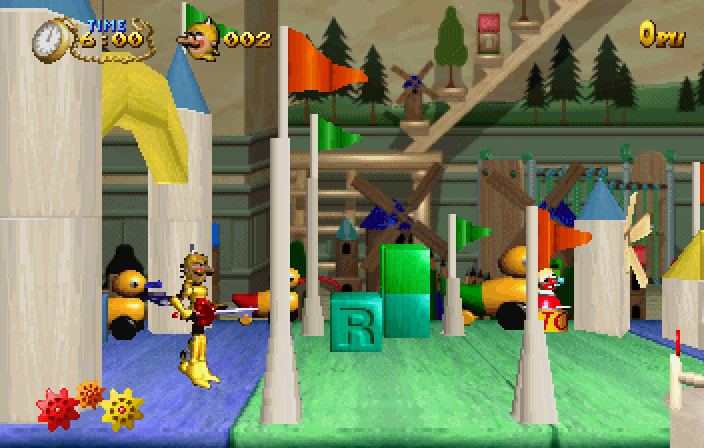
Task: Choose the small orange gear icon
Action: point(90,393)
